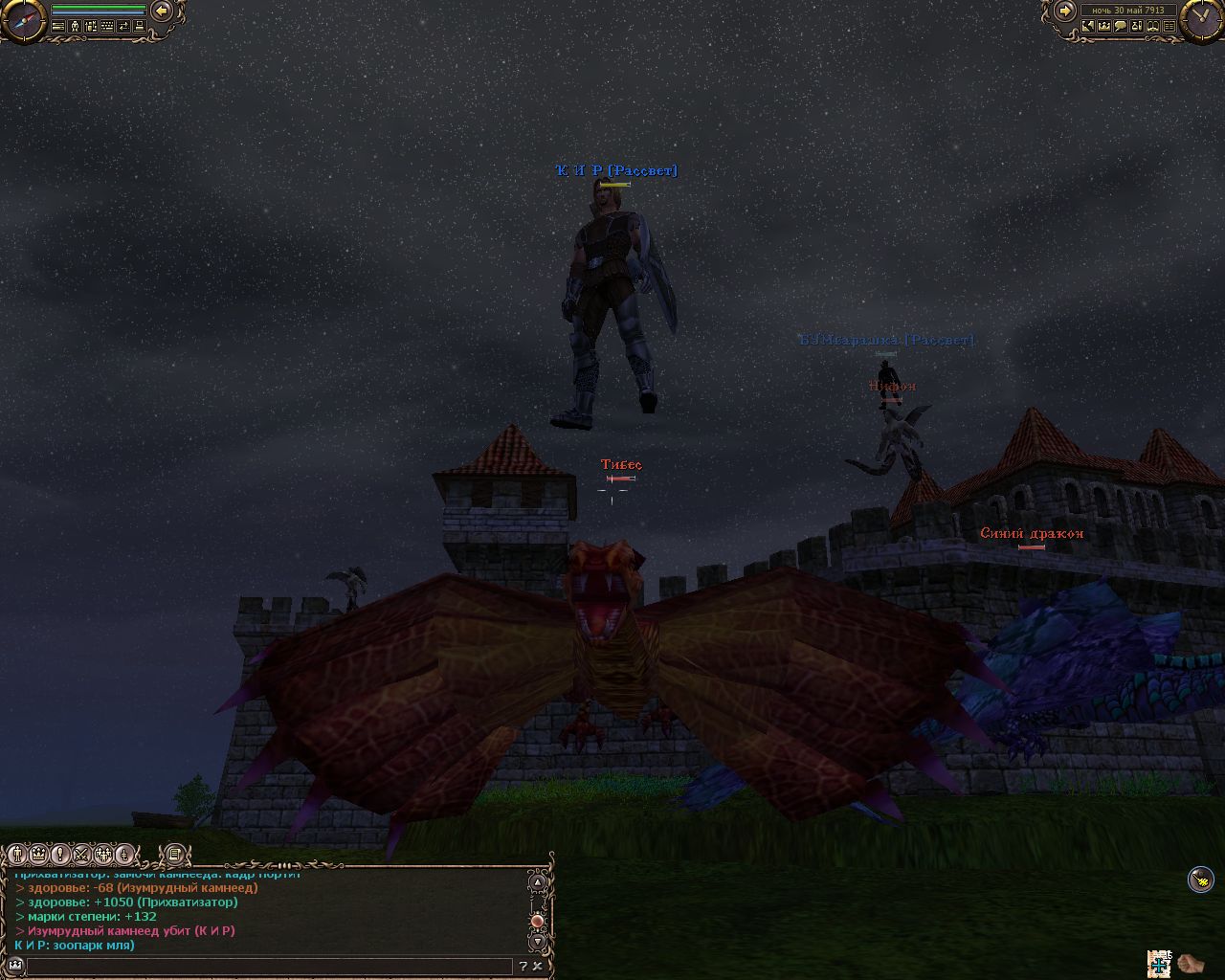Image resolution: width=1225 pixels, height=980 pixels.
Task: Click the chat scroll-up arrow button
Action: (538, 882)
